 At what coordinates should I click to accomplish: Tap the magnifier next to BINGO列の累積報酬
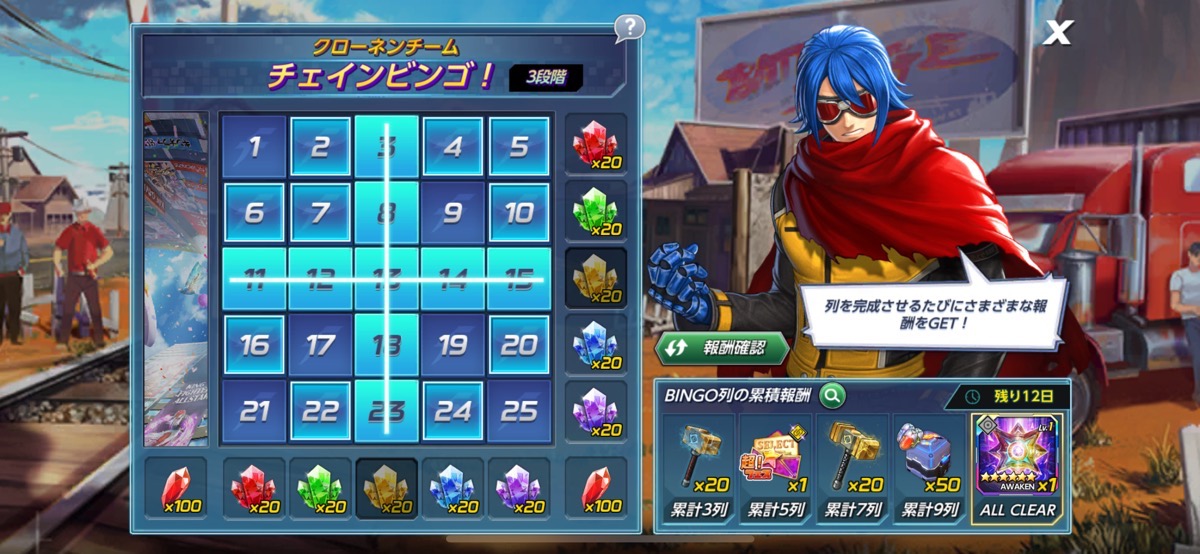click(x=831, y=396)
